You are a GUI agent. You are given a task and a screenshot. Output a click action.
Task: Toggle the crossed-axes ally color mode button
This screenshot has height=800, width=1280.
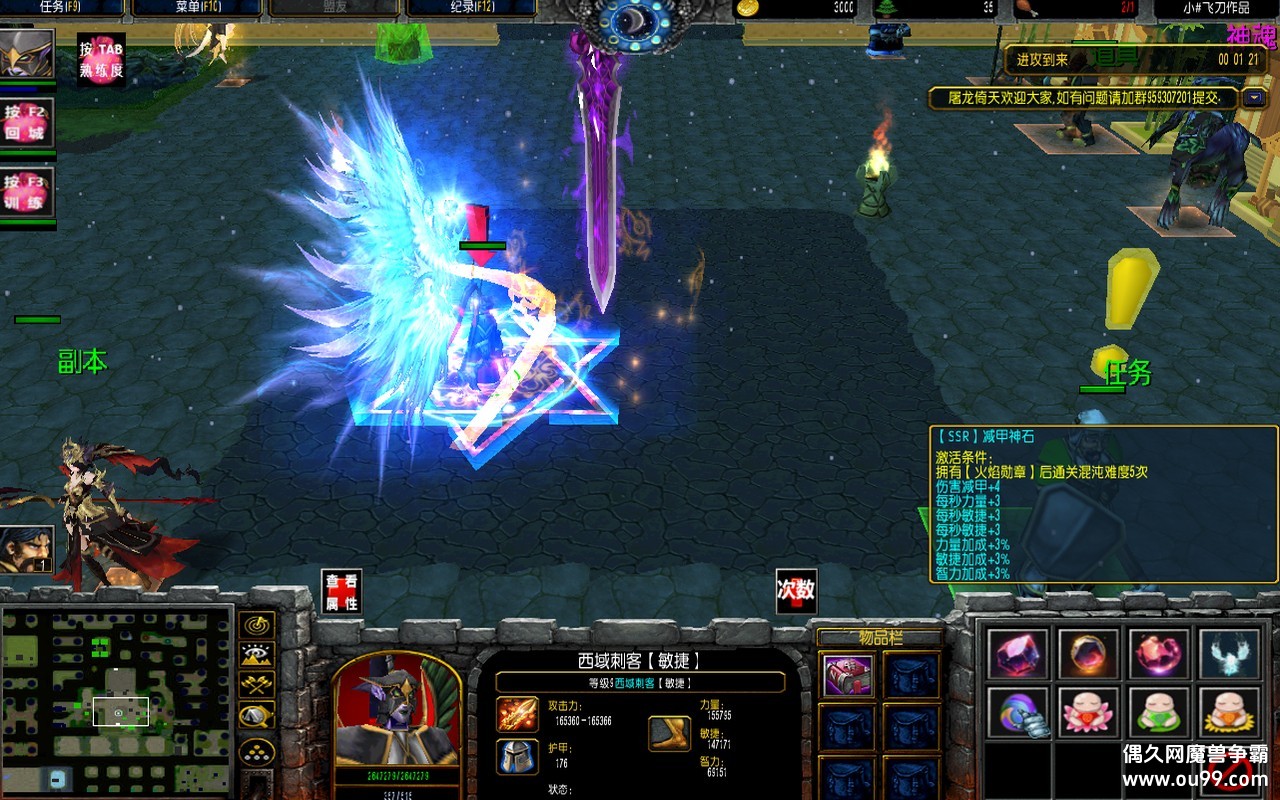pos(259,686)
